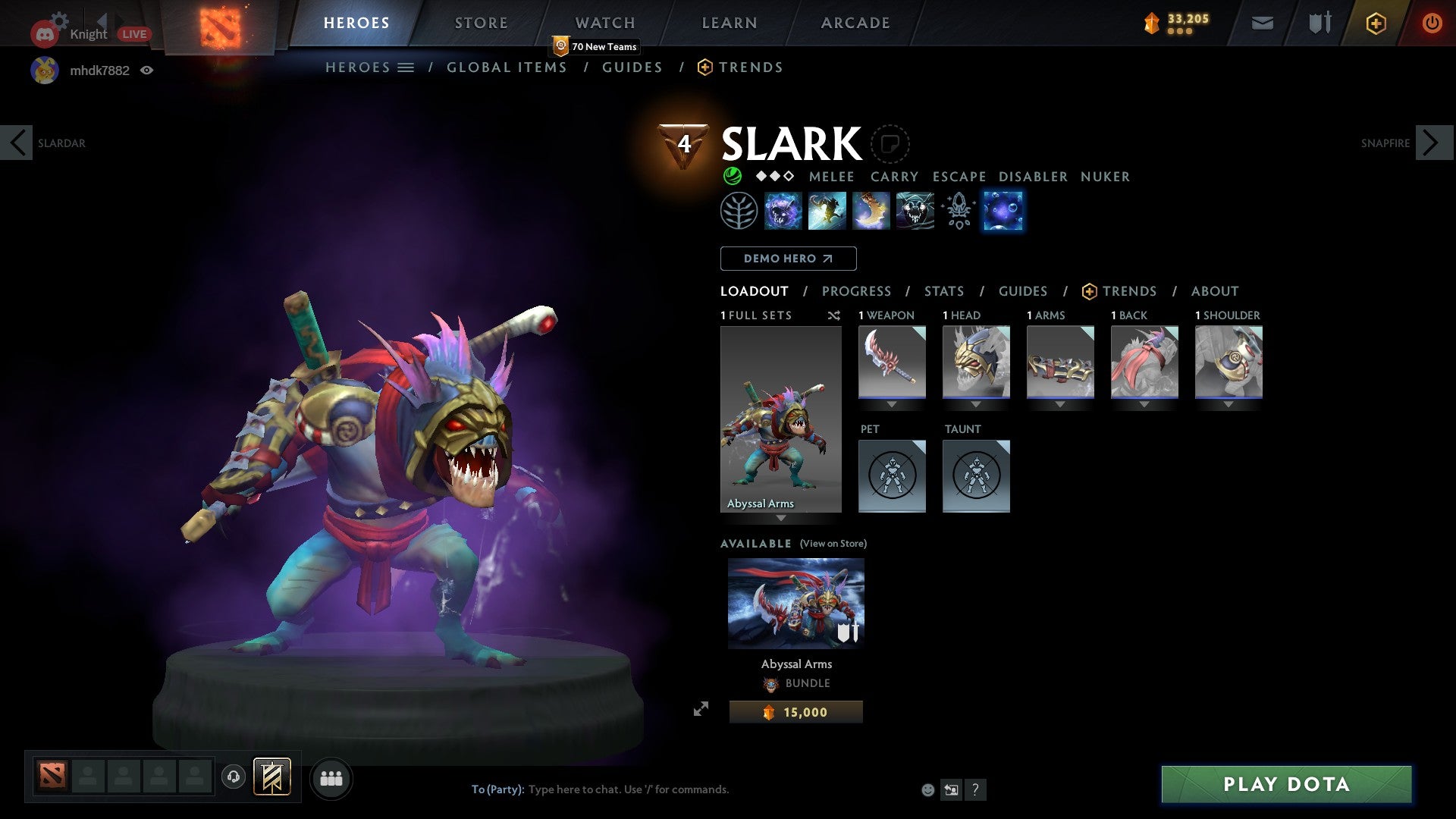Open the shuffle loadout icon
This screenshot has height=819, width=1456.
pyautogui.click(x=834, y=315)
